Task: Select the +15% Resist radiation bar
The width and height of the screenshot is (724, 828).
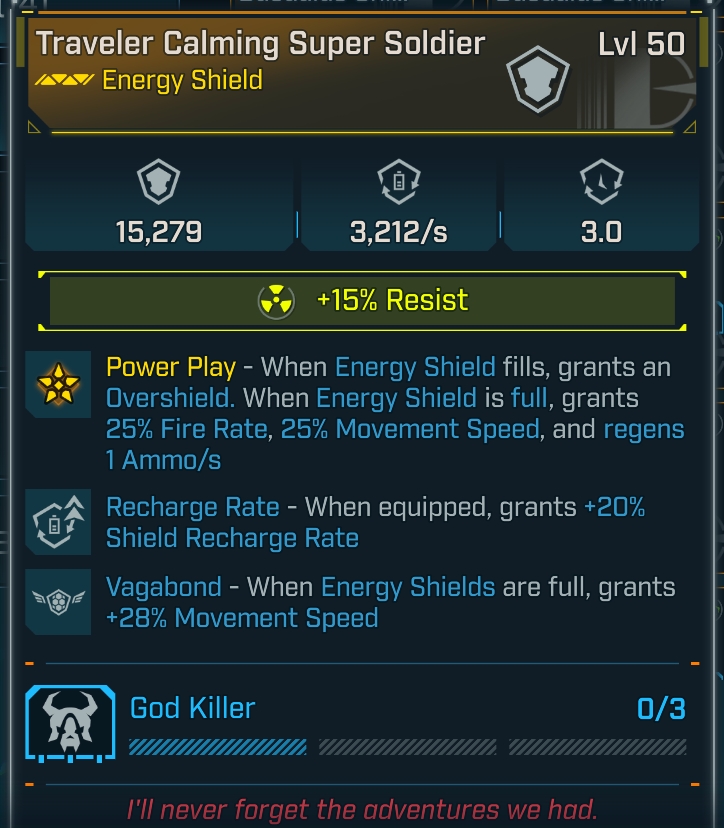Action: click(x=362, y=300)
